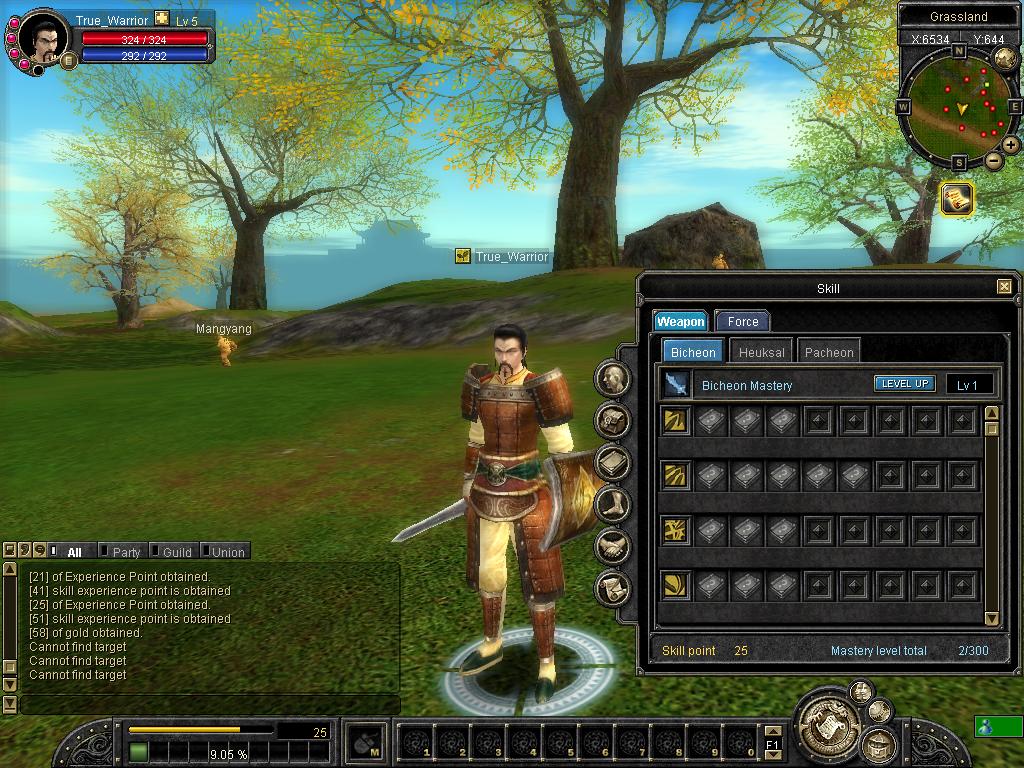Open the Pacheon mastery tab

(x=829, y=352)
